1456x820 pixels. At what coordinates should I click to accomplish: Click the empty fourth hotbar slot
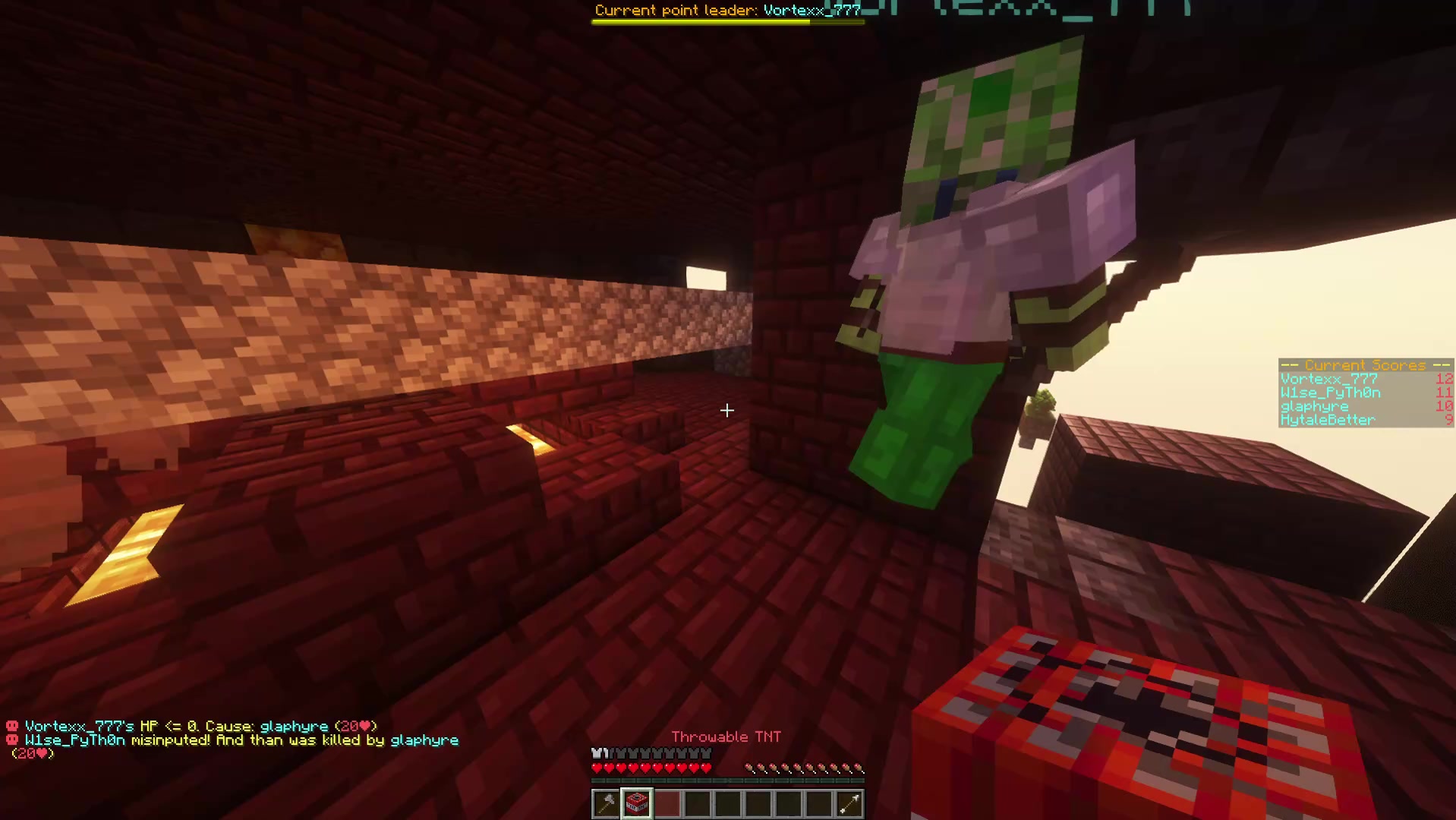coord(698,803)
